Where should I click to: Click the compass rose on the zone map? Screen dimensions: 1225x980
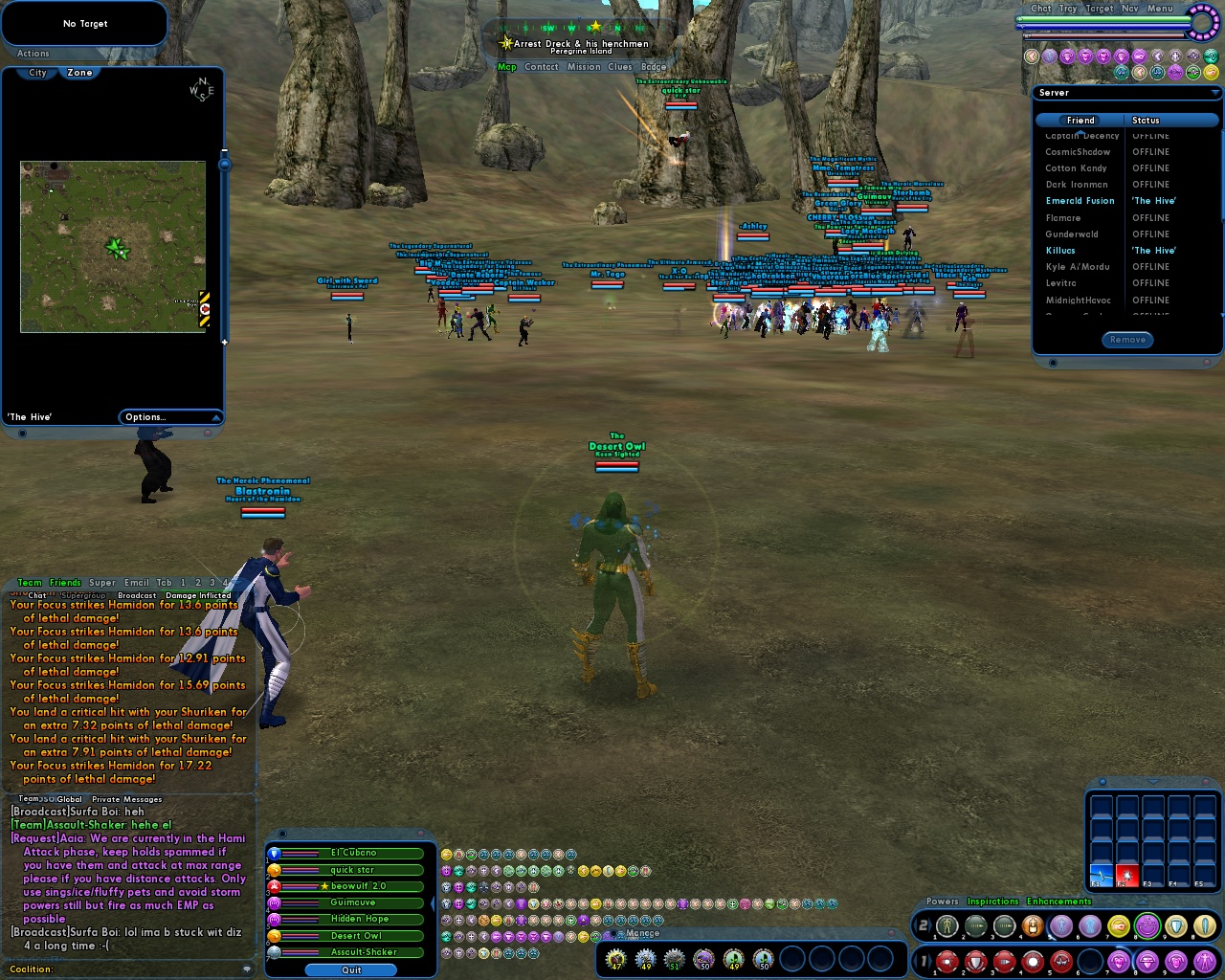coord(201,91)
